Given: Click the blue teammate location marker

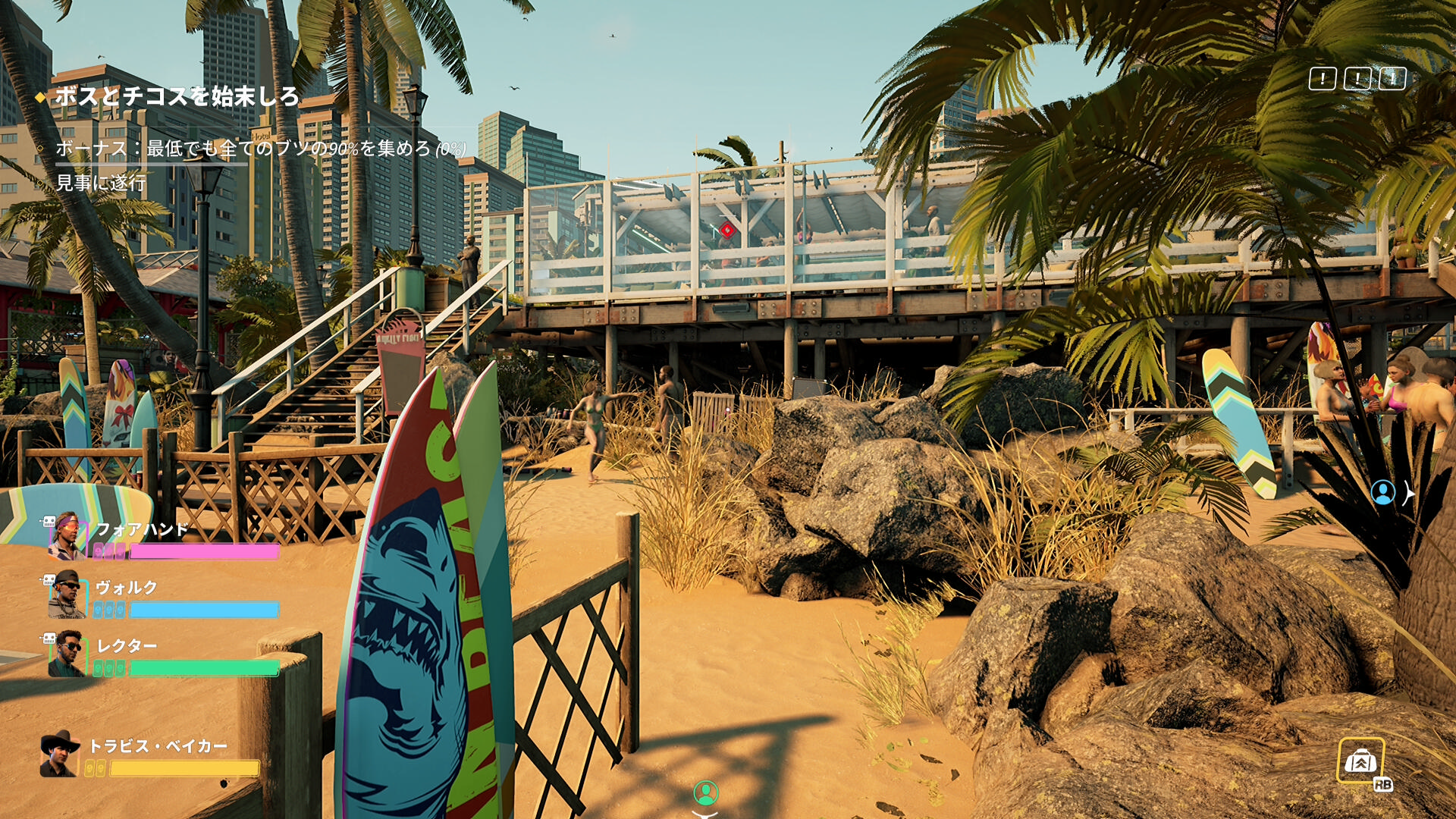Looking at the screenshot, I should coord(1383,493).
